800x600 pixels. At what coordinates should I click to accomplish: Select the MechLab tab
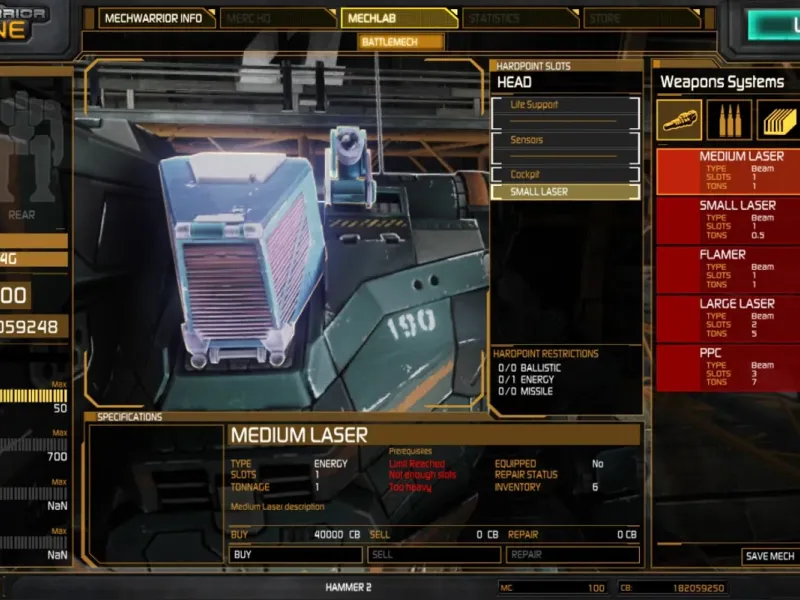tap(397, 18)
